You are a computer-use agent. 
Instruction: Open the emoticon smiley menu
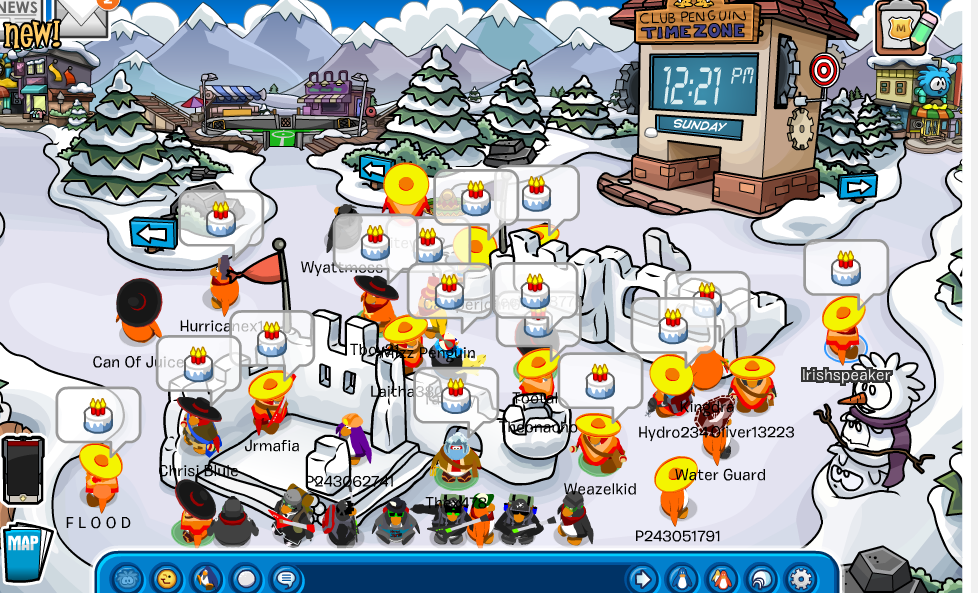tap(166, 578)
